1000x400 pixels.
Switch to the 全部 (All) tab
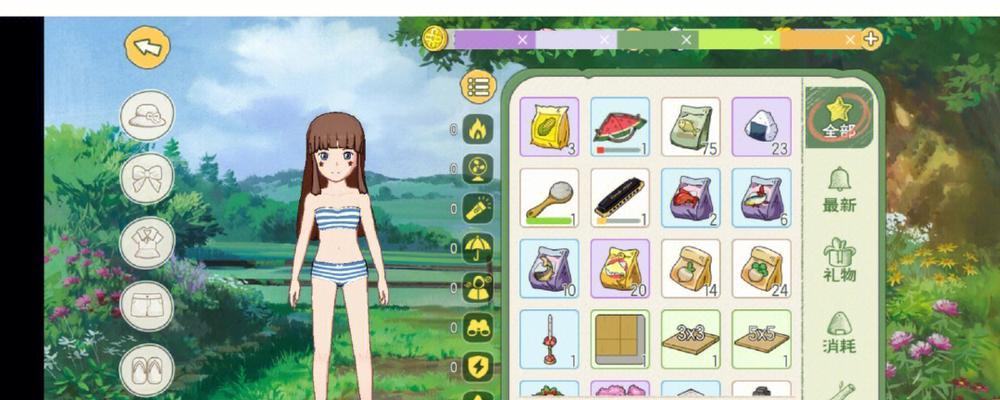point(839,118)
